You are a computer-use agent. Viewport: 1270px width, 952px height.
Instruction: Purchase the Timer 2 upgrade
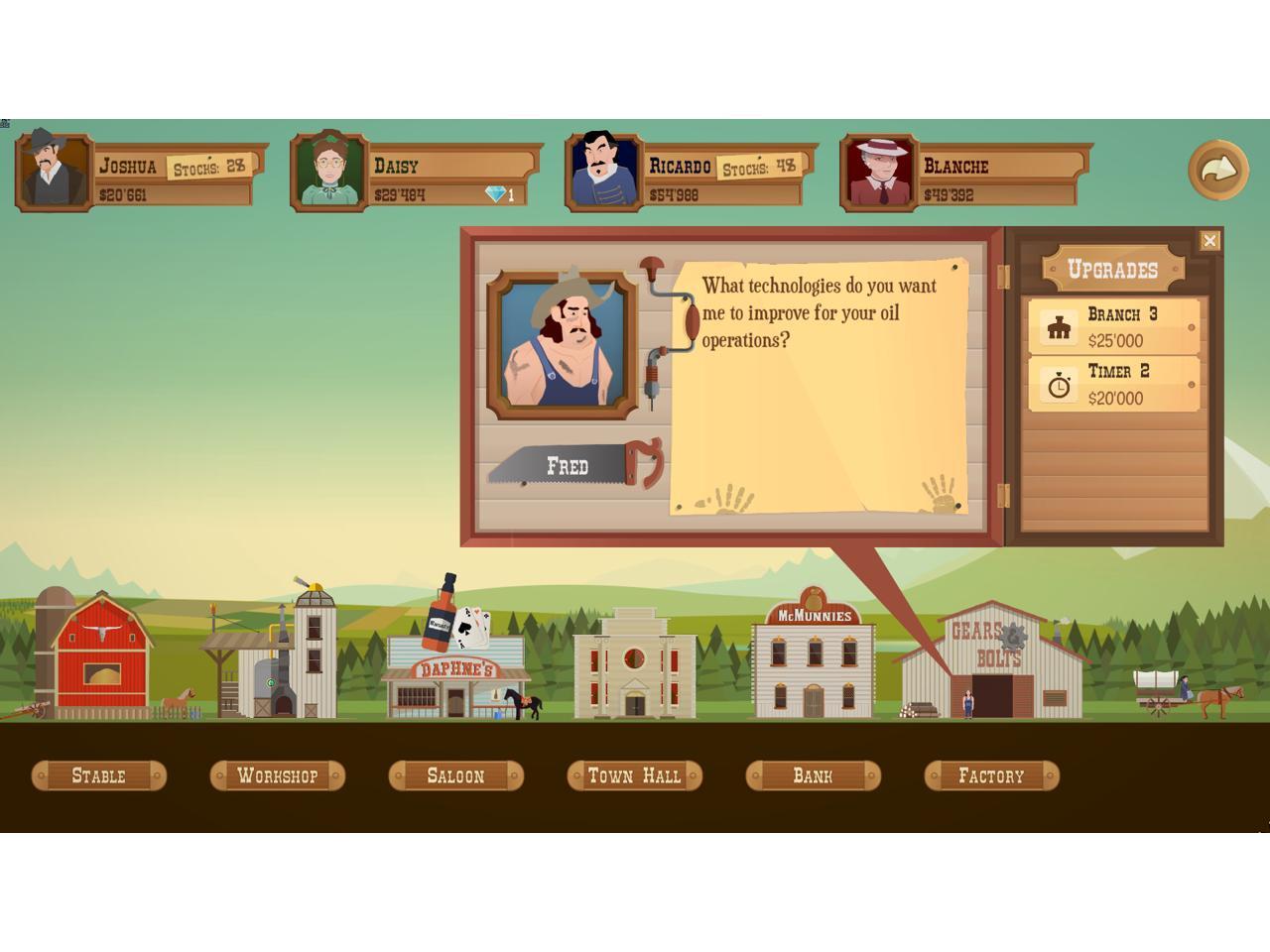(1114, 384)
